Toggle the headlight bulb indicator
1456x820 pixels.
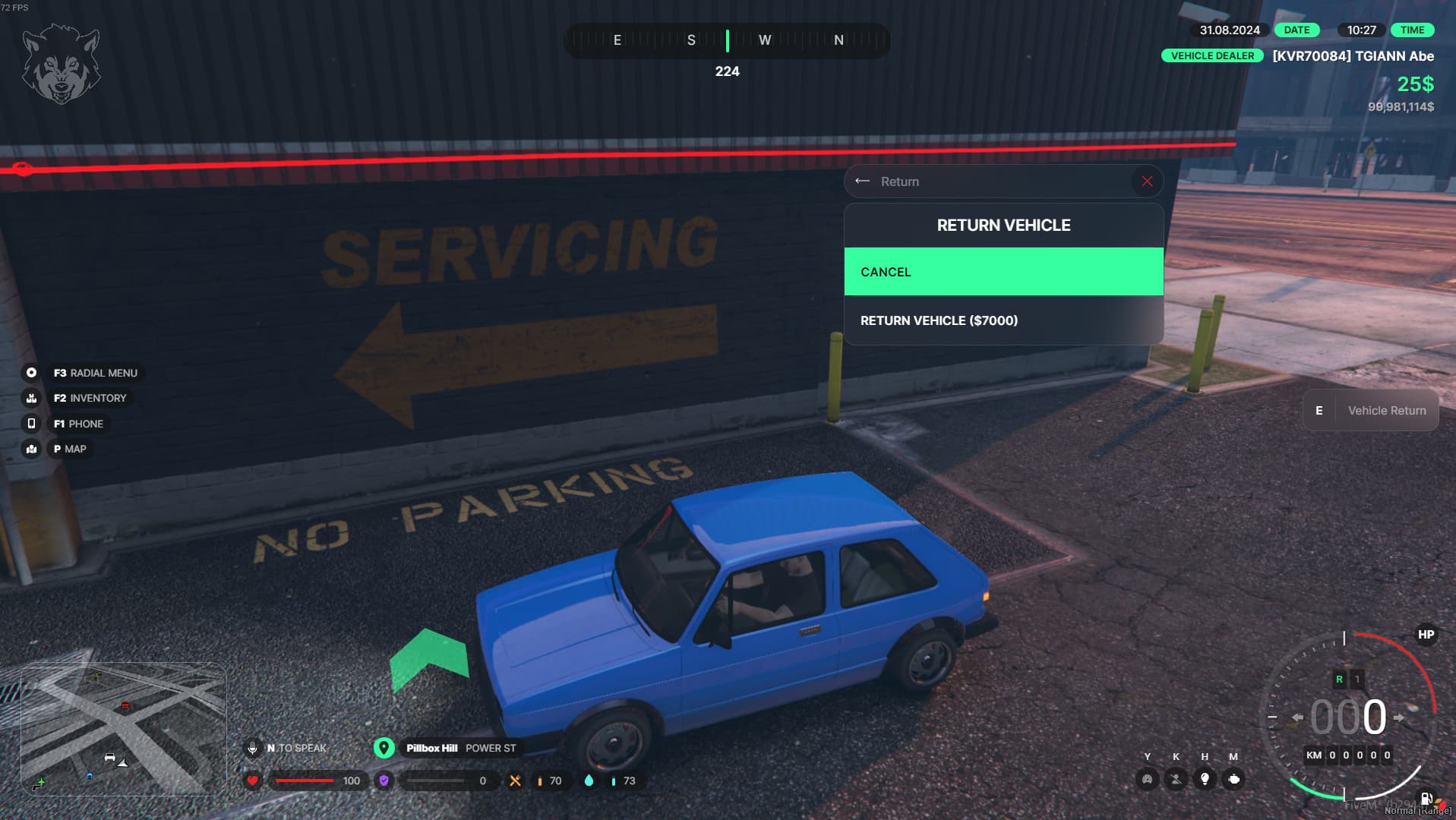pyautogui.click(x=1205, y=779)
